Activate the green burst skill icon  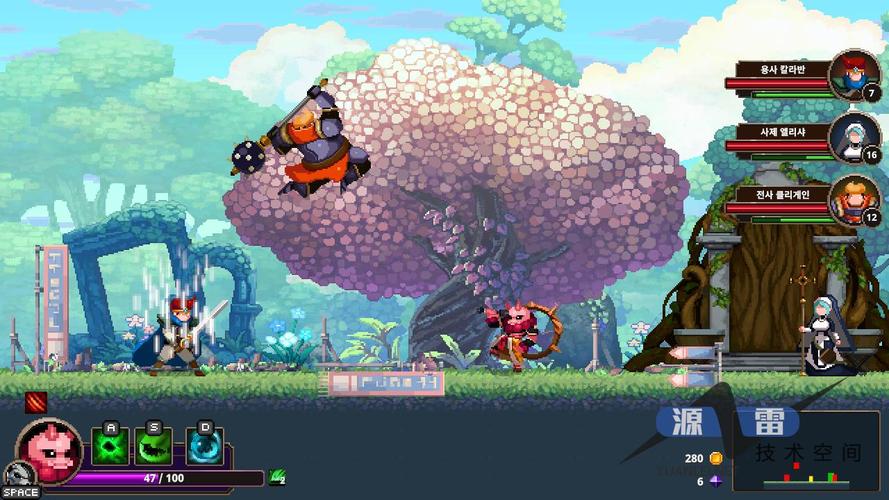point(111,445)
